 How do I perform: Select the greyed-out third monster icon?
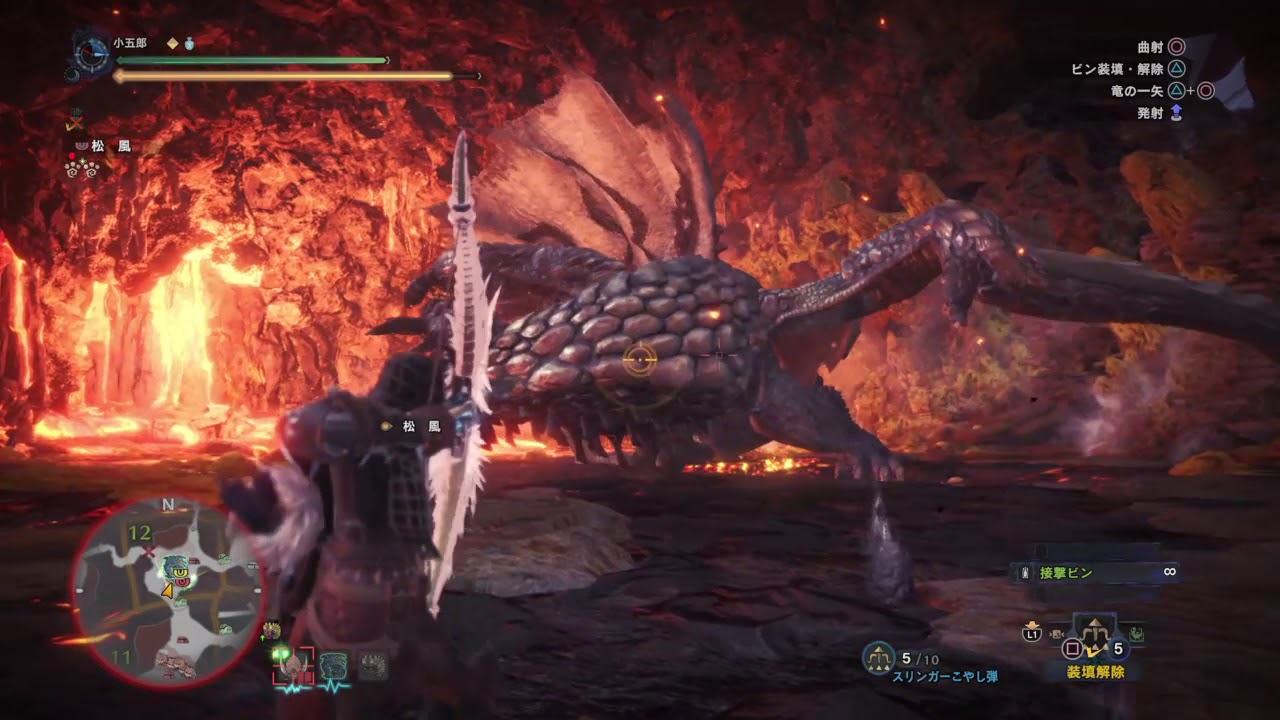pyautogui.click(x=373, y=665)
